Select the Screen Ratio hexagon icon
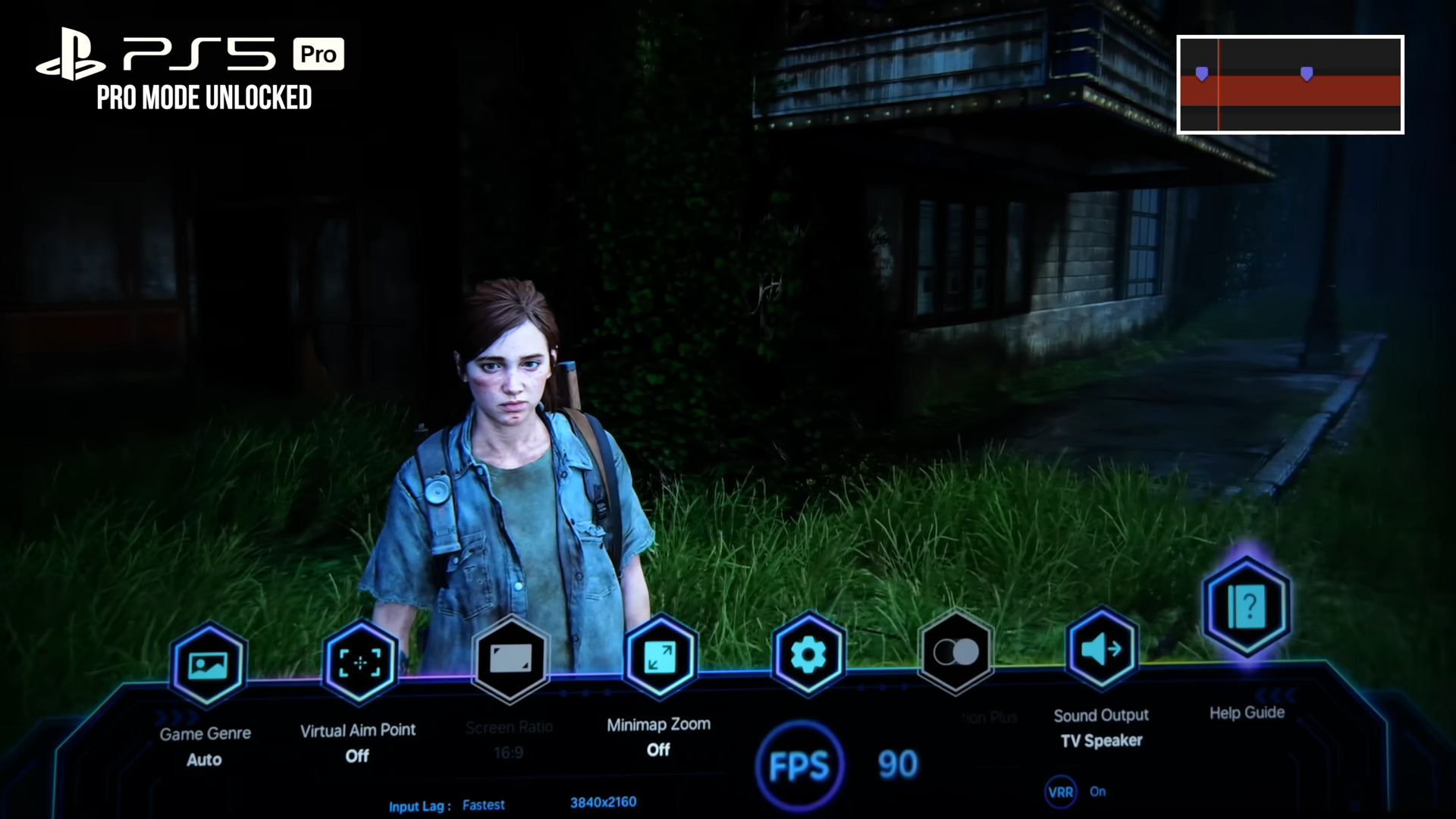1456x819 pixels. tap(510, 657)
